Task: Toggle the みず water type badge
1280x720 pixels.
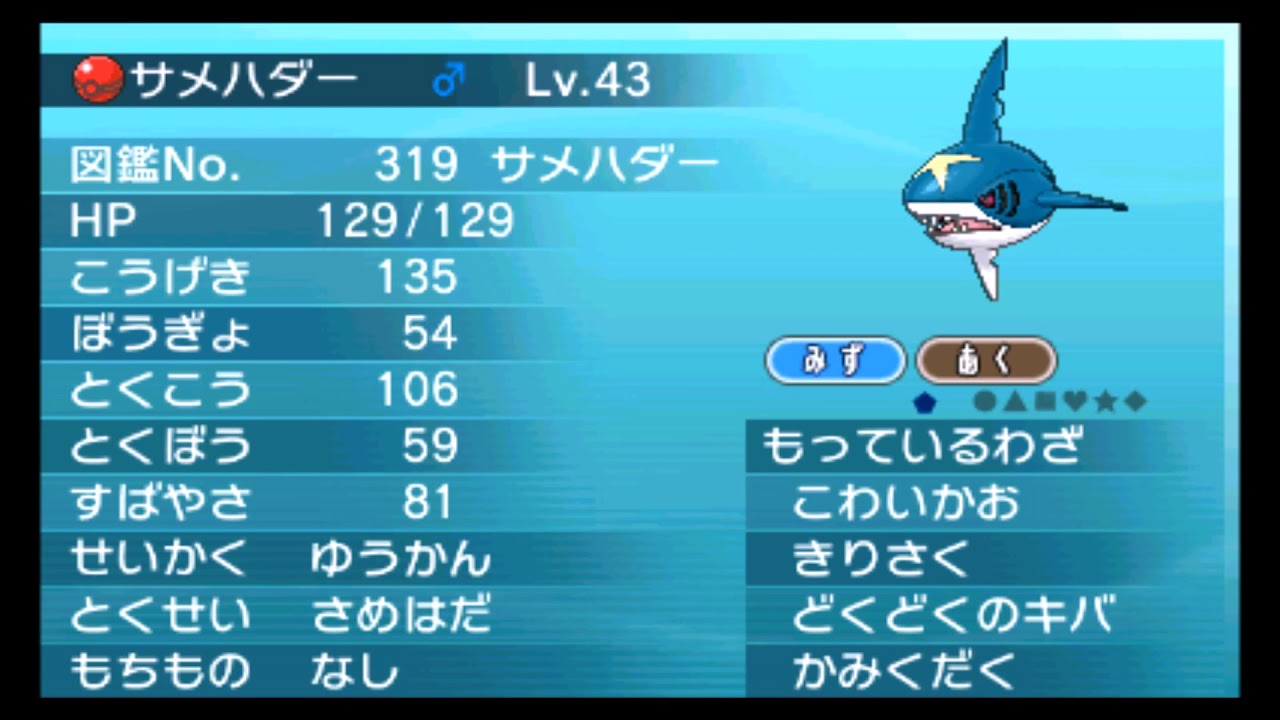Action: 836,361
